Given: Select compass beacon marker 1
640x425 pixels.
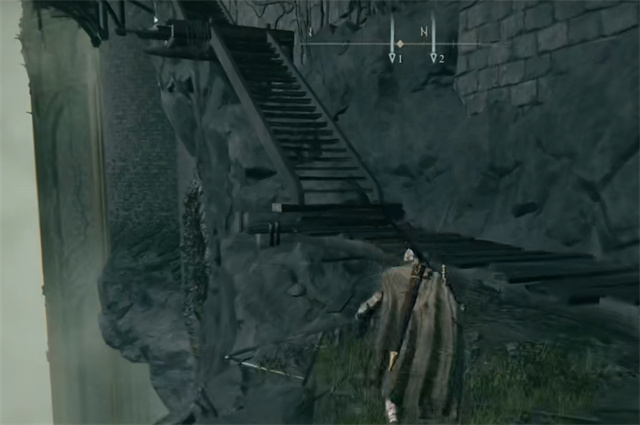Looking at the screenshot, I should pos(394,58).
